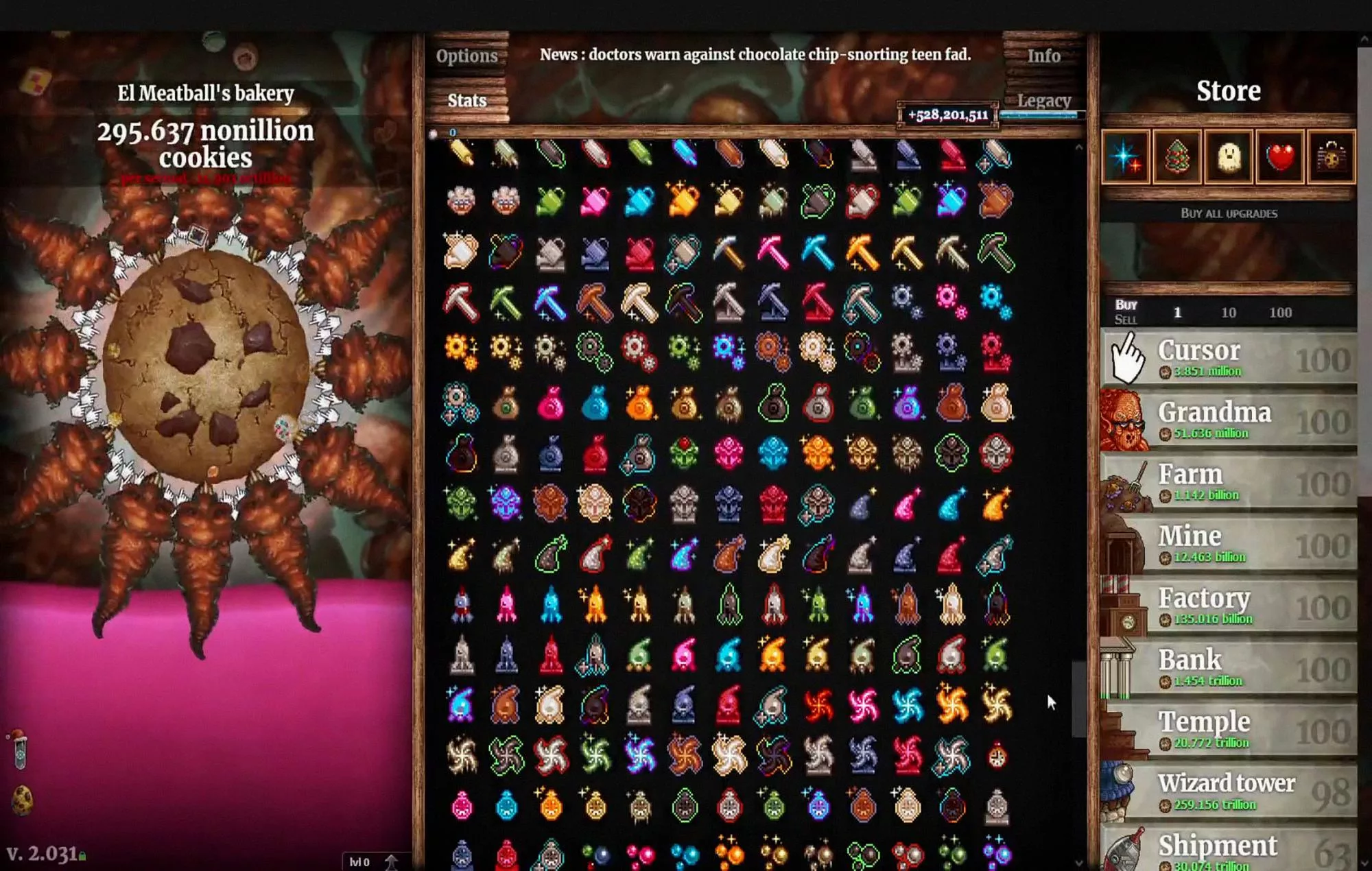Image resolution: width=1372 pixels, height=871 pixels.
Task: Select bulk purchase amount 100
Action: click(1280, 312)
